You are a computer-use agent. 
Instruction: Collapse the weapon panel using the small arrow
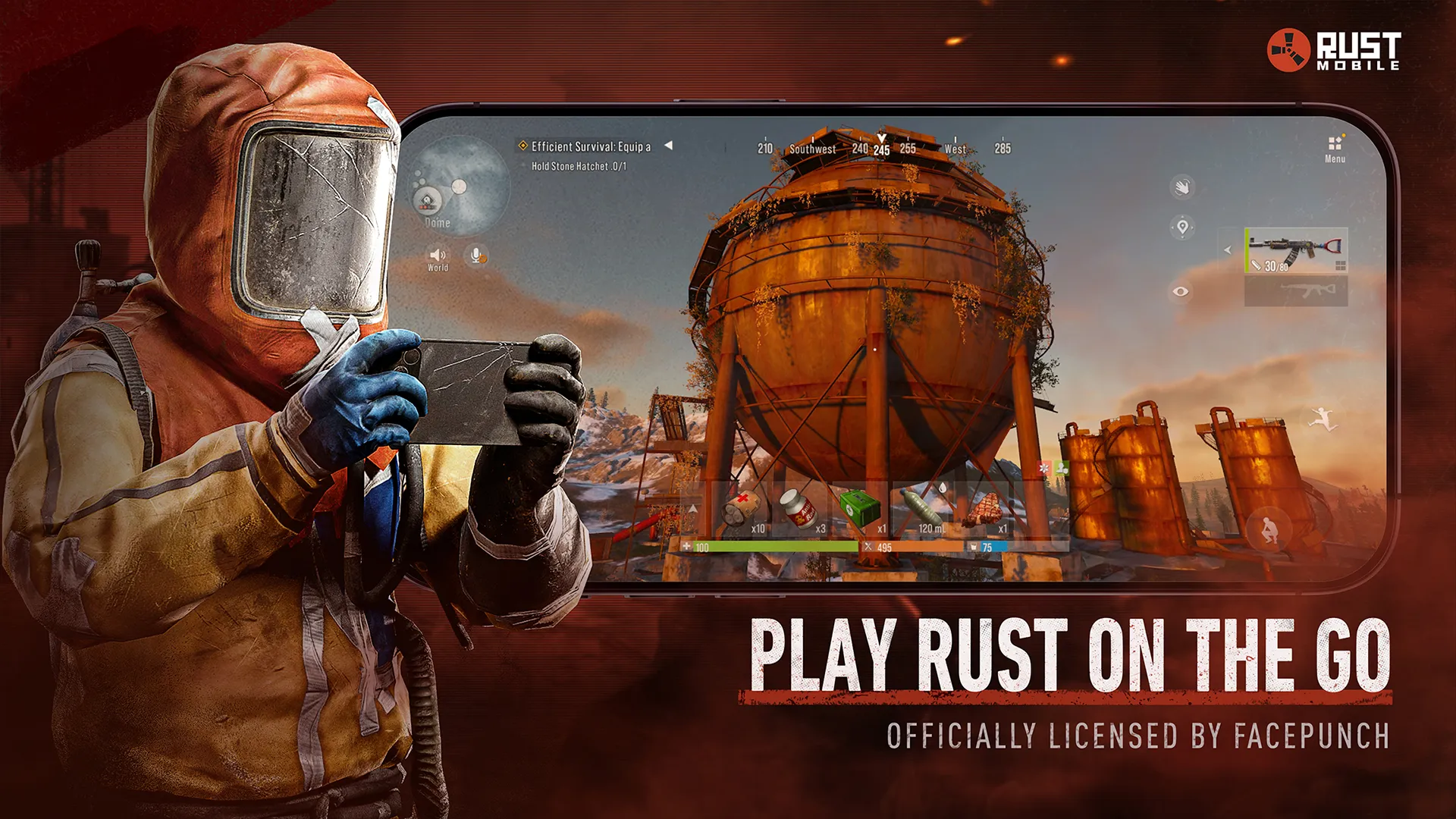coord(1228,249)
